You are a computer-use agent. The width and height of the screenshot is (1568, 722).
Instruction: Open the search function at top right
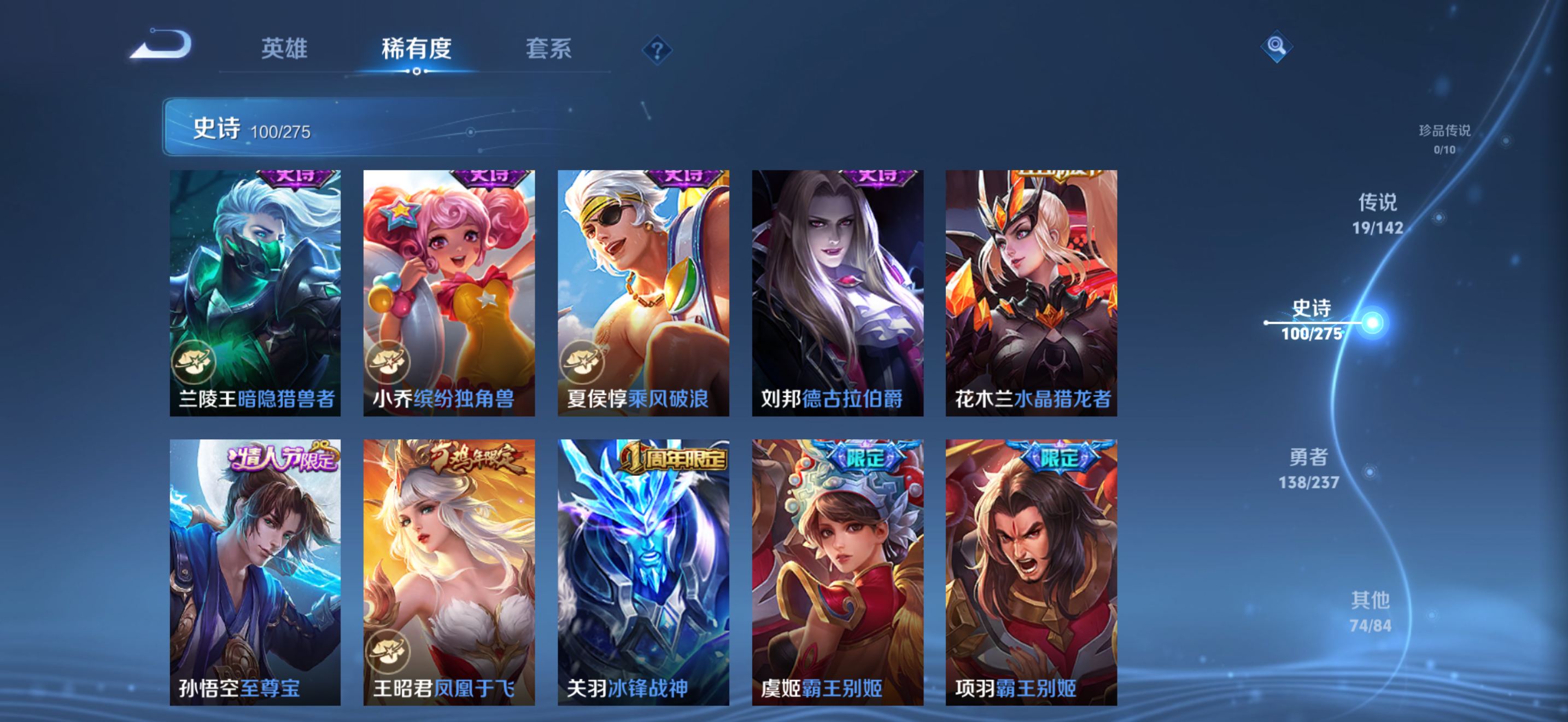(1278, 45)
